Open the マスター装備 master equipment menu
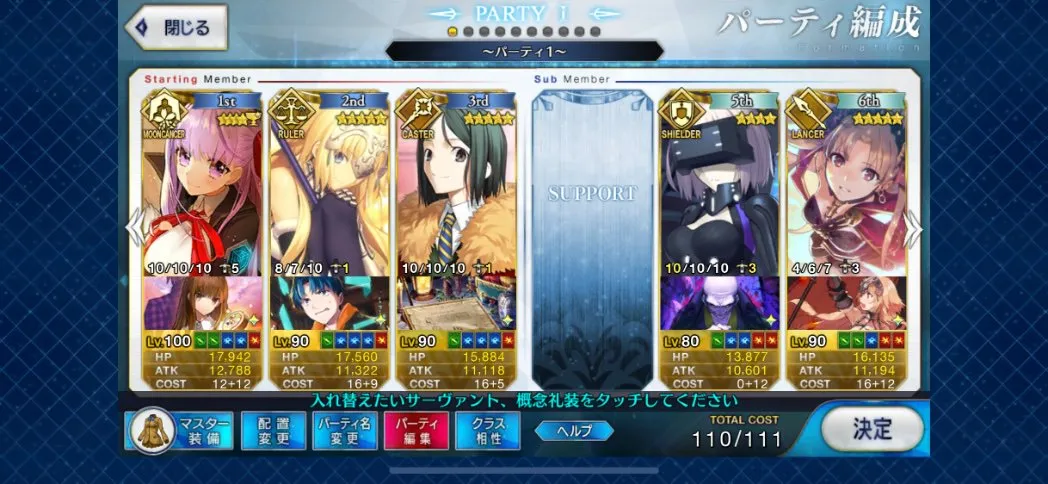 (x=180, y=431)
